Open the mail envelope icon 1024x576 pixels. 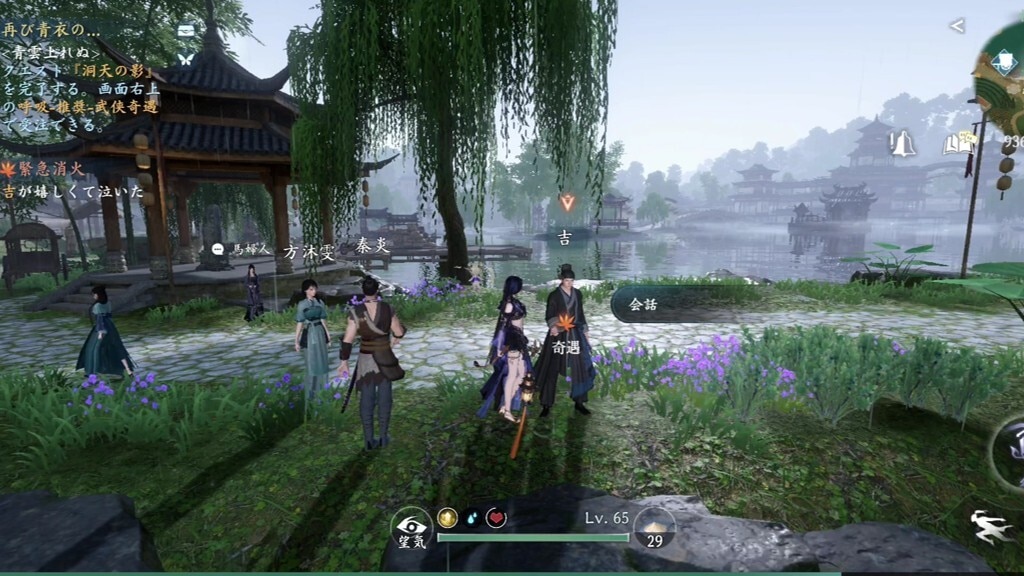pyautogui.click(x=186, y=30)
